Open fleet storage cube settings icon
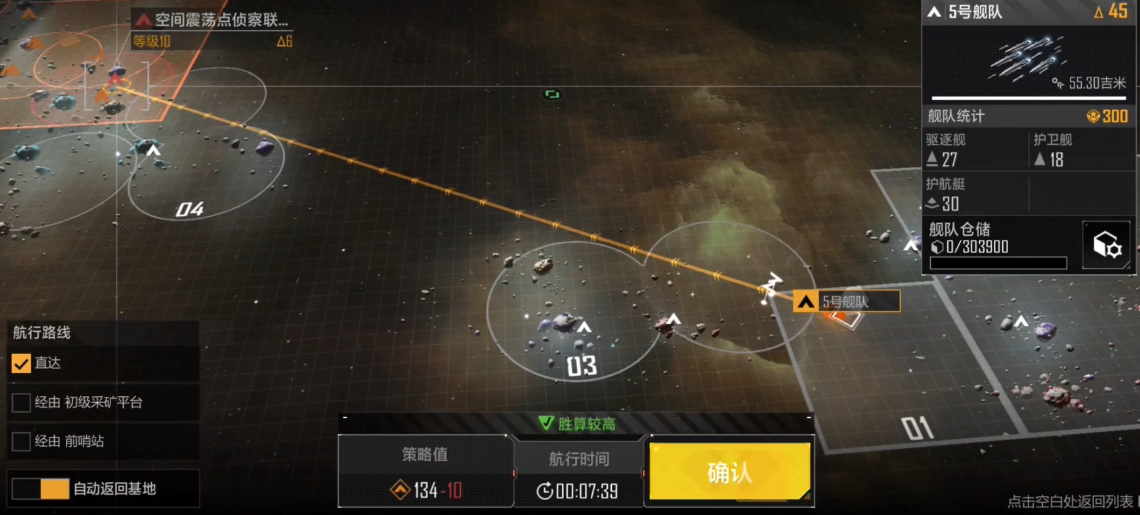The image size is (1140, 515). point(1106,246)
